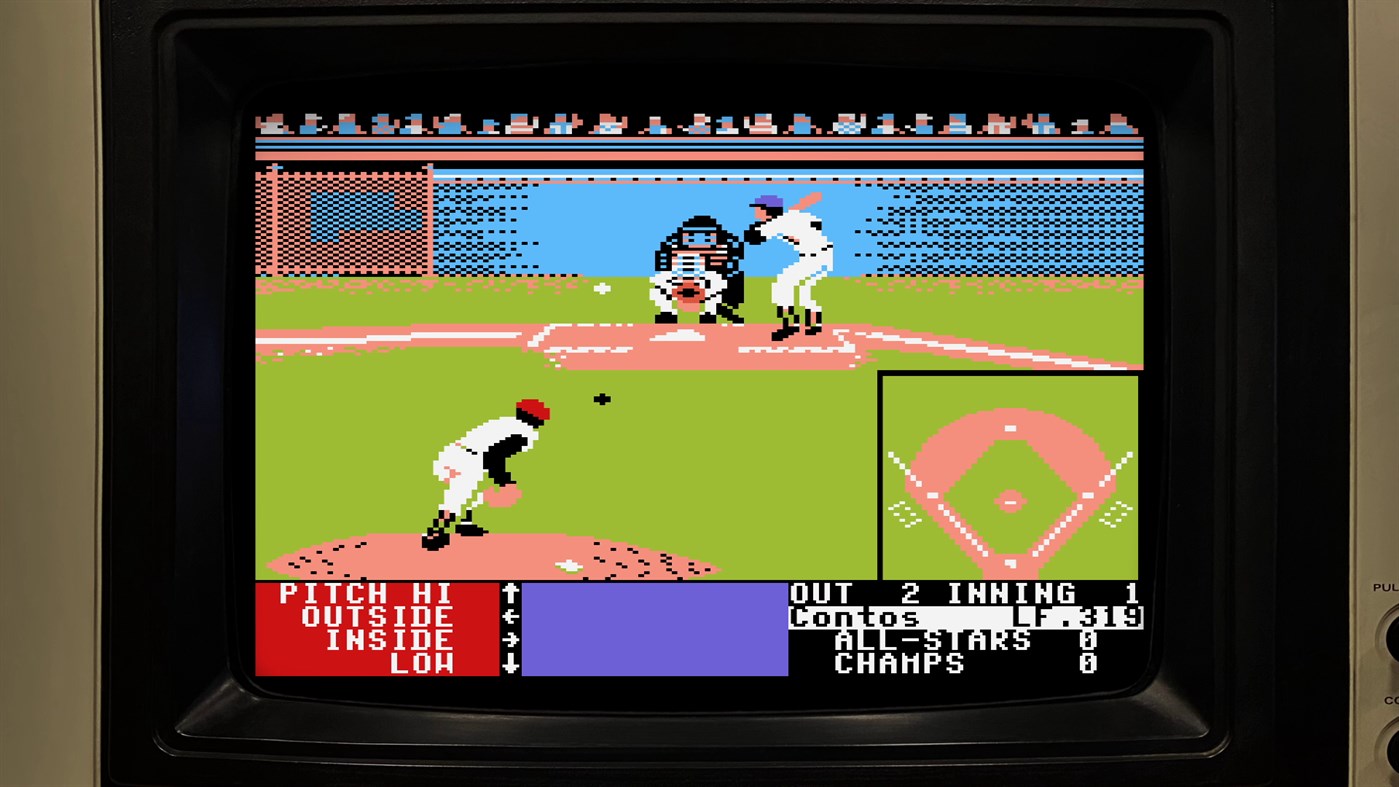1399x787 pixels.
Task: Click the right arrow beside INSIDE
Action: tap(511, 640)
